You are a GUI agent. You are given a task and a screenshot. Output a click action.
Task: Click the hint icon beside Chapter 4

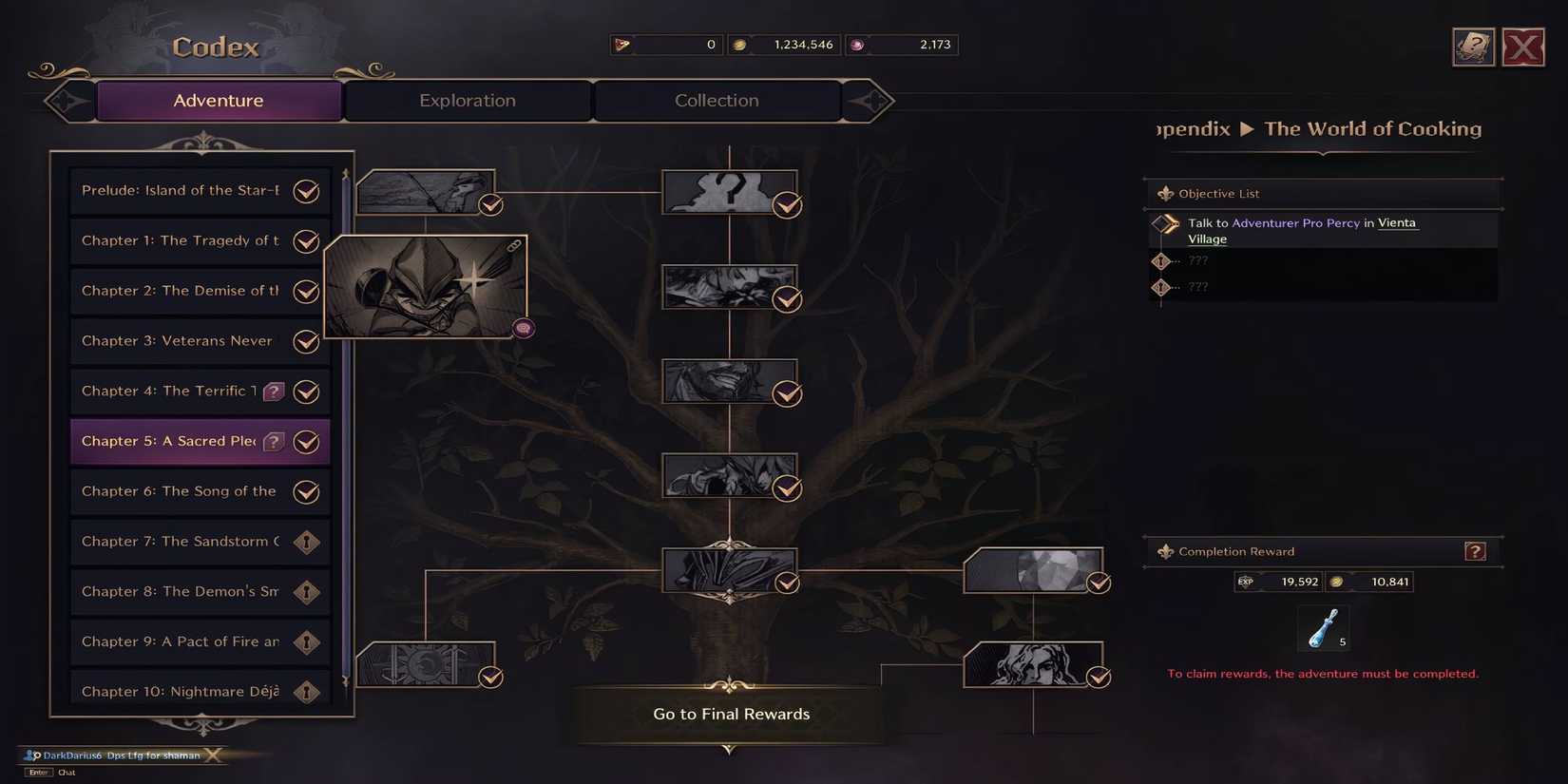click(275, 391)
